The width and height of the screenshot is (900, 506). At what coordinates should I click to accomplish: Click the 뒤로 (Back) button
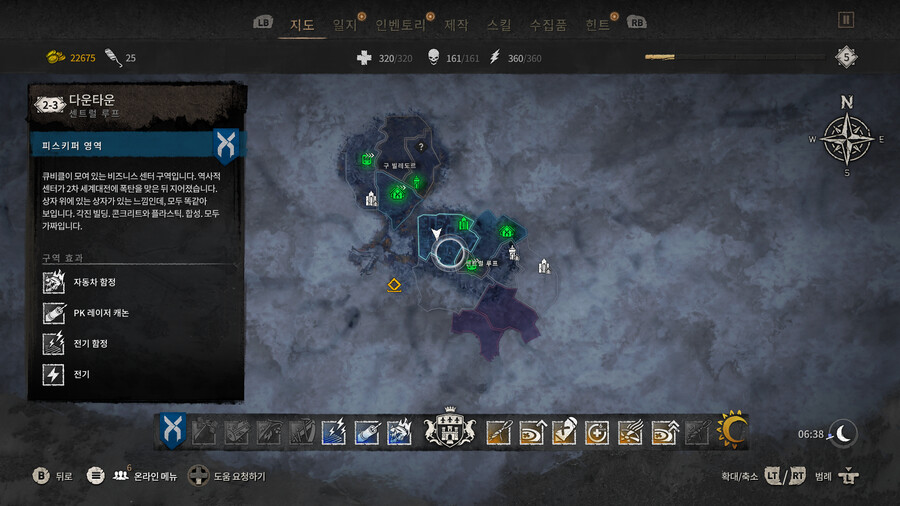click(x=53, y=476)
